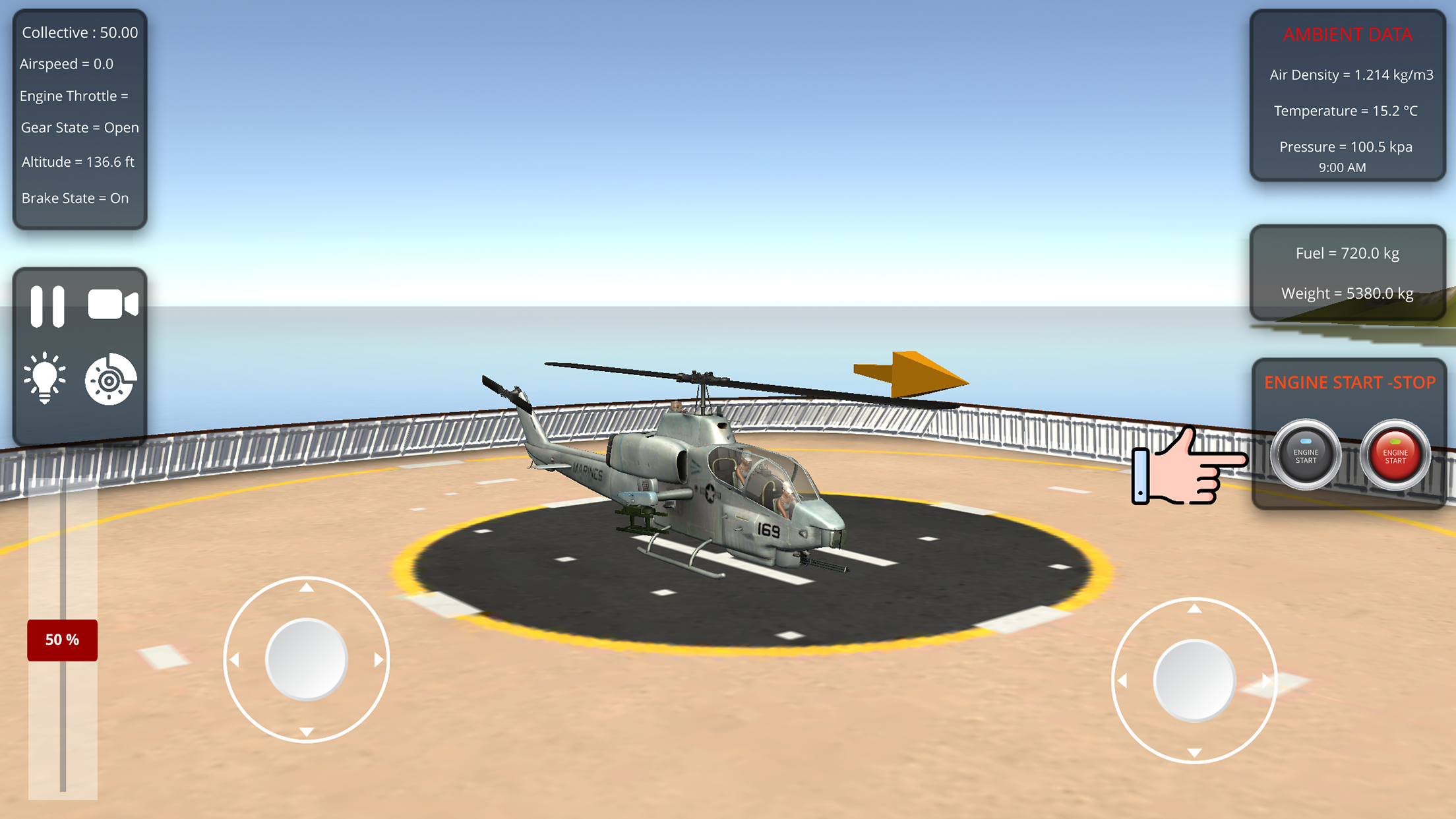Click the Fuel and Weight info panel
Image resolution: width=1456 pixels, height=819 pixels.
click(x=1347, y=273)
